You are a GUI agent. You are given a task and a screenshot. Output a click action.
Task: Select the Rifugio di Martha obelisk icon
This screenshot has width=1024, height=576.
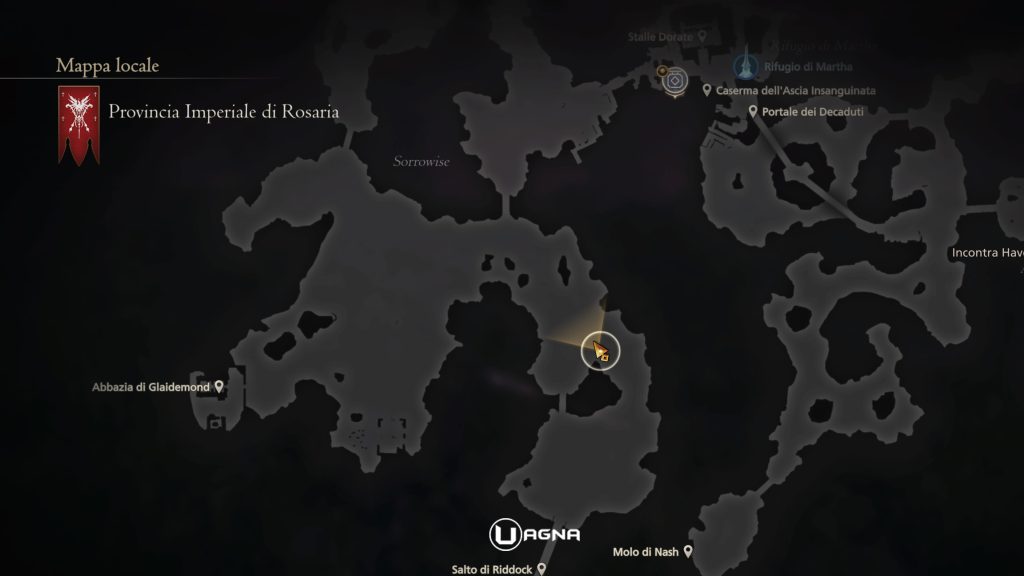tap(743, 66)
